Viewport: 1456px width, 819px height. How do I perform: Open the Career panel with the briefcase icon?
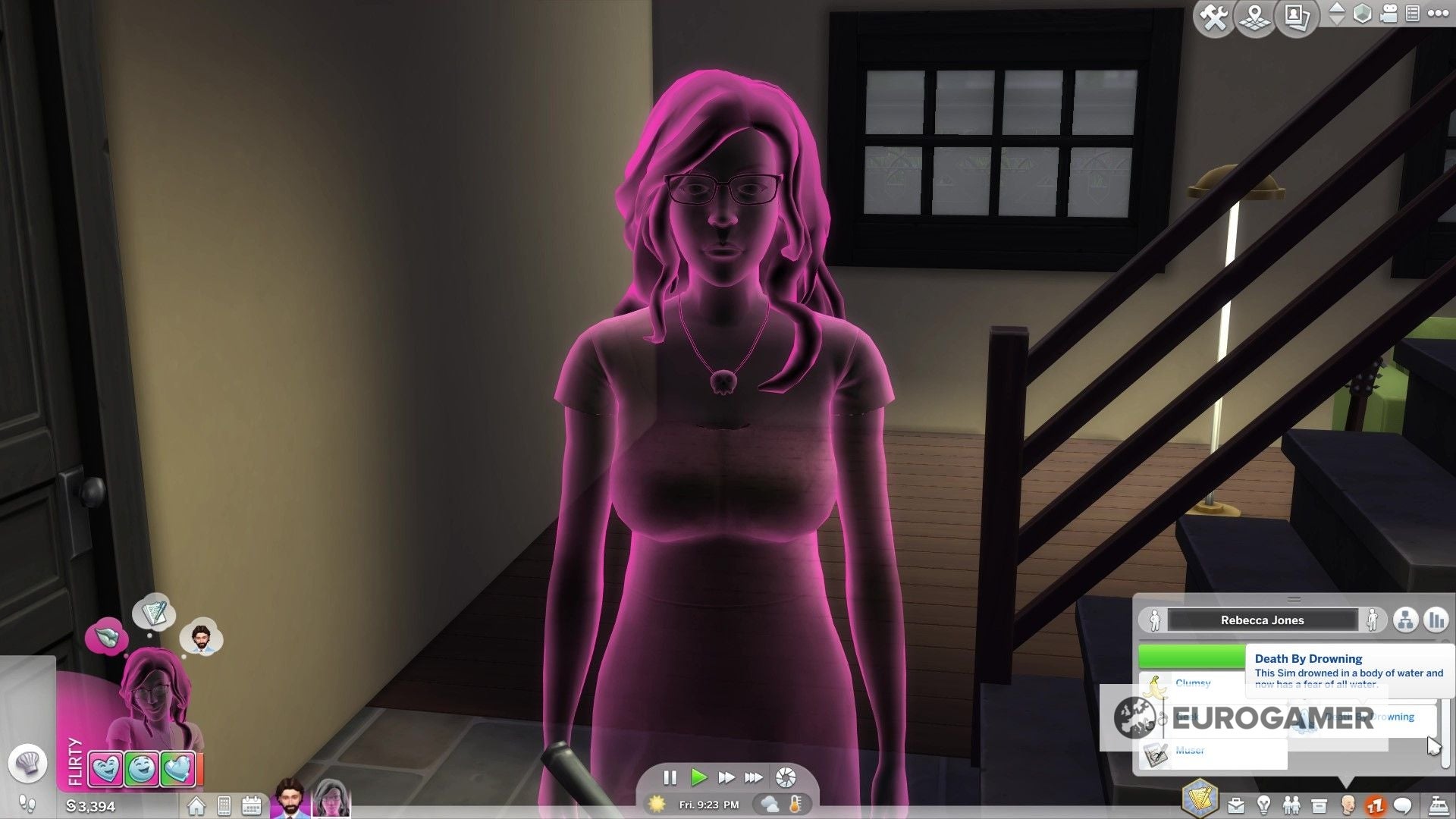(1235, 806)
